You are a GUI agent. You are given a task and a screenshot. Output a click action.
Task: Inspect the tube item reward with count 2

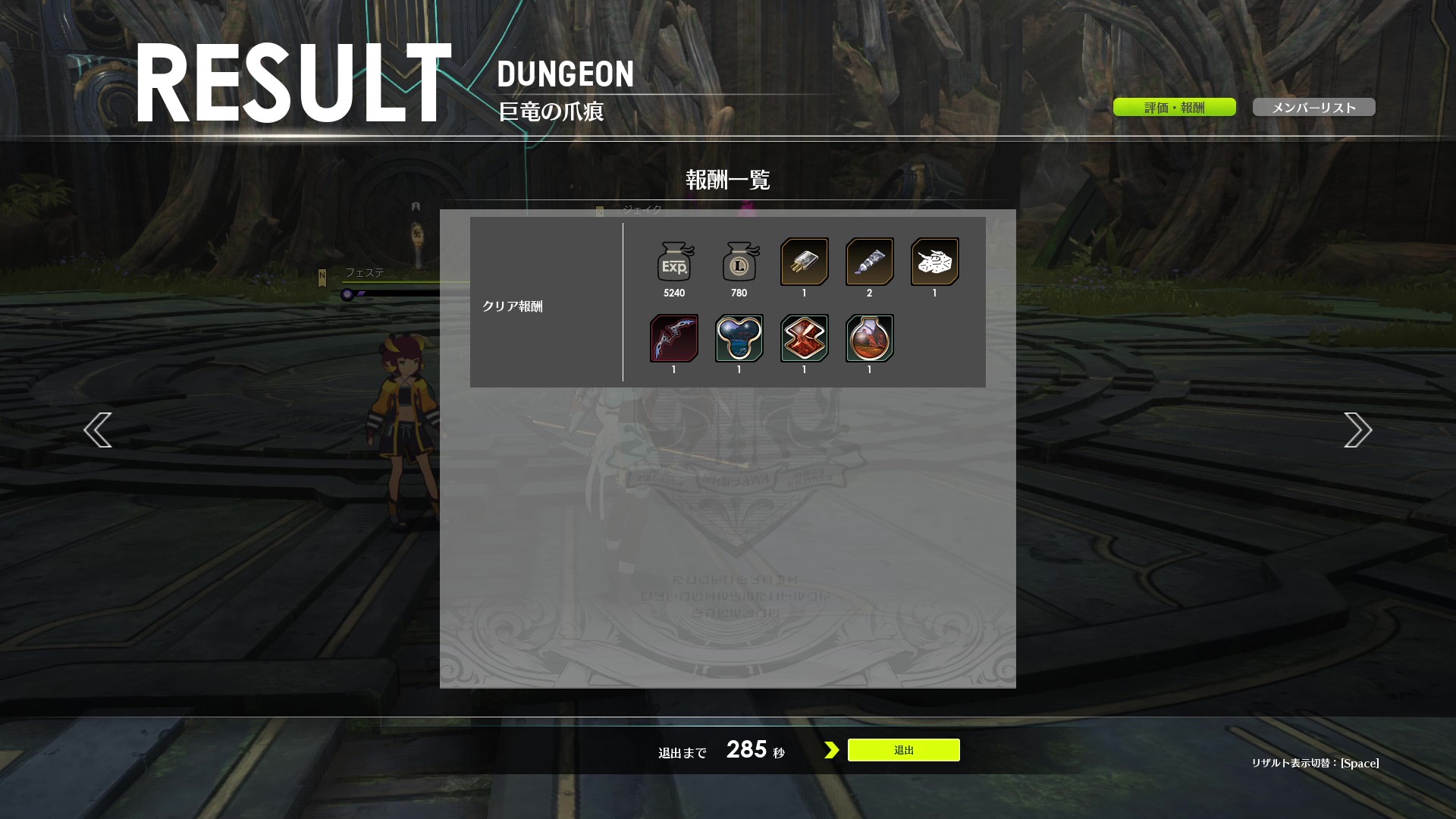[x=870, y=262]
